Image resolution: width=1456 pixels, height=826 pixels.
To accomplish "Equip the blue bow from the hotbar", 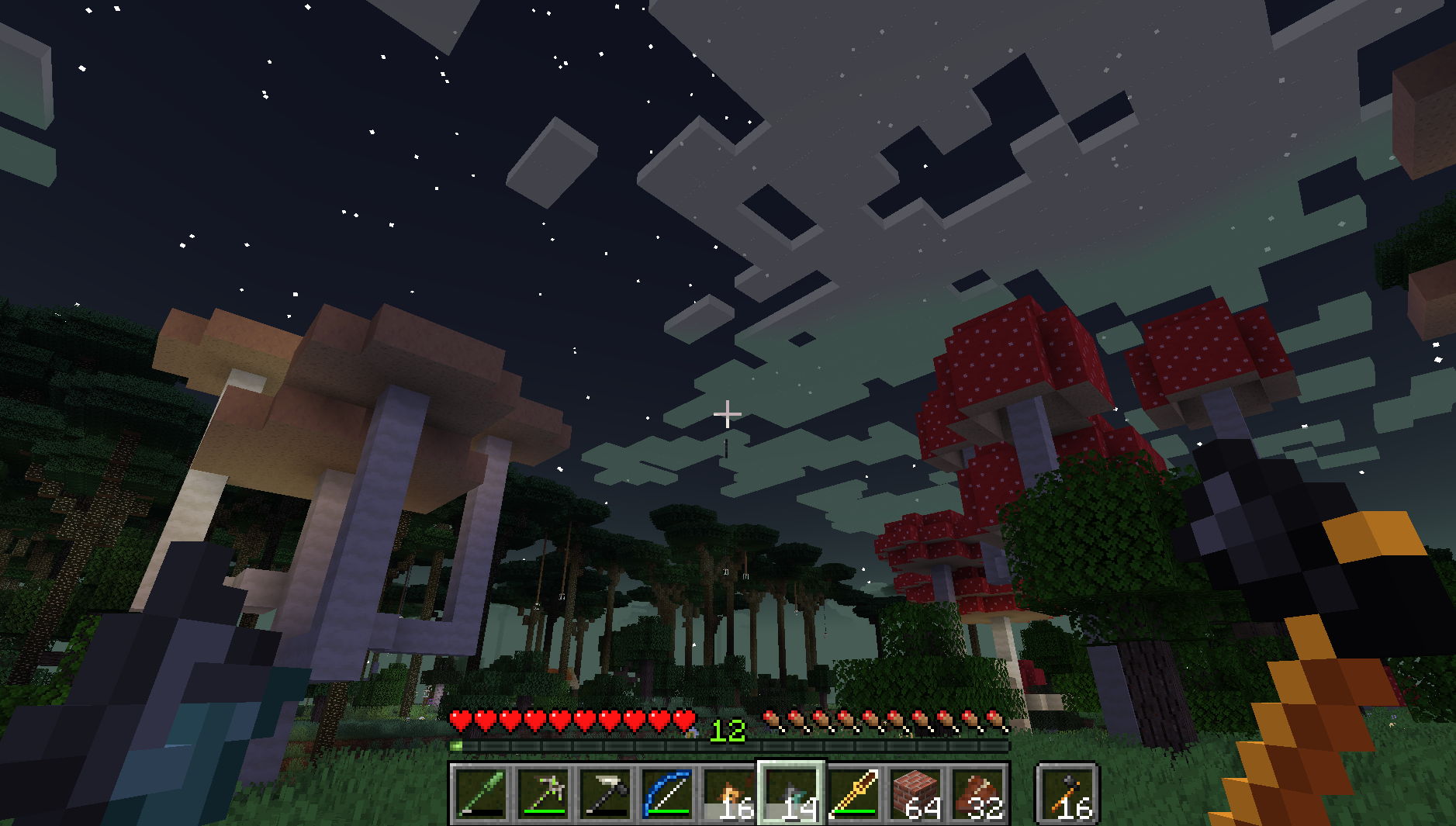I will pos(667,793).
